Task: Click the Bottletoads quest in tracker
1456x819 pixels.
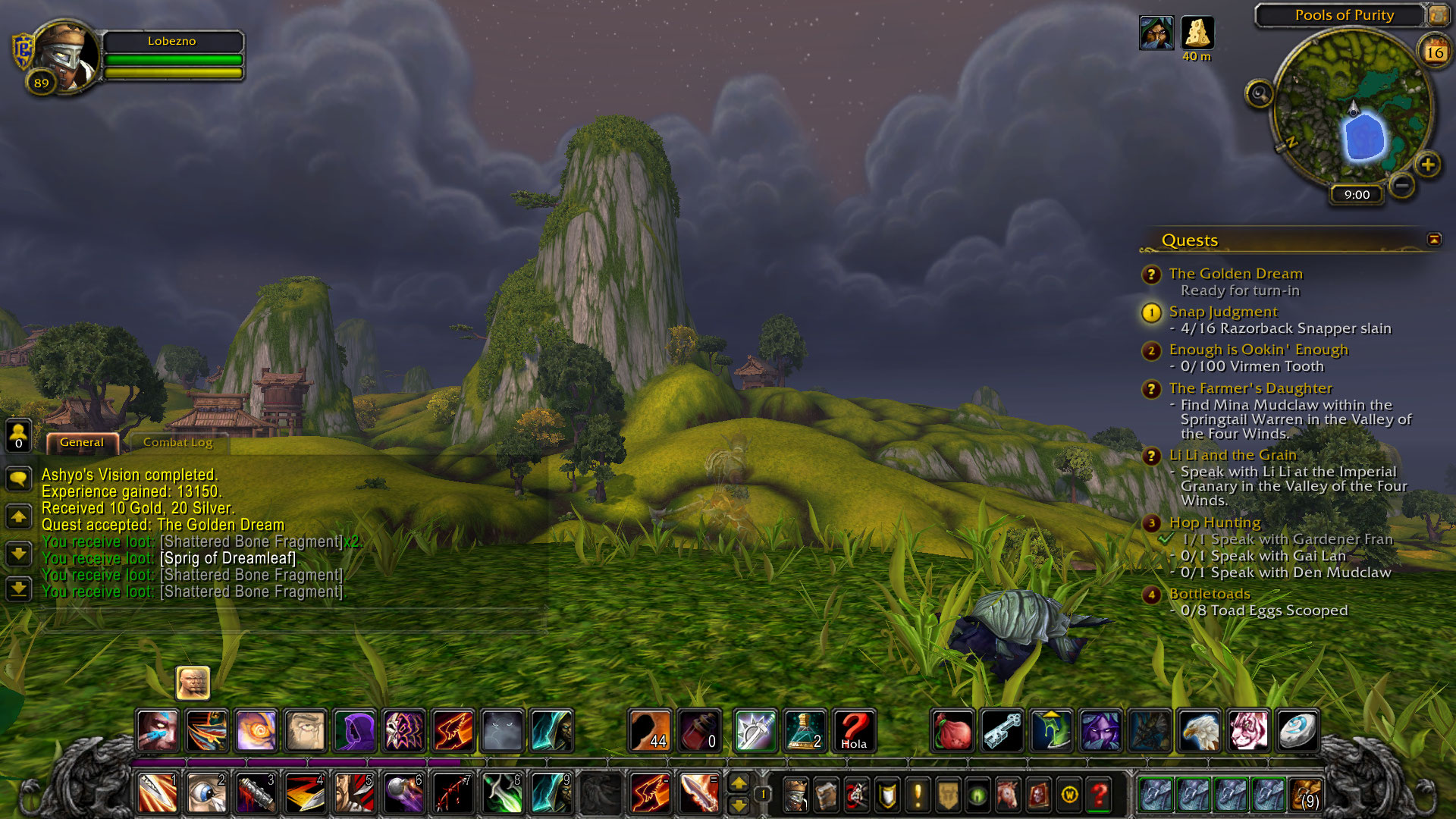Action: [x=1209, y=594]
